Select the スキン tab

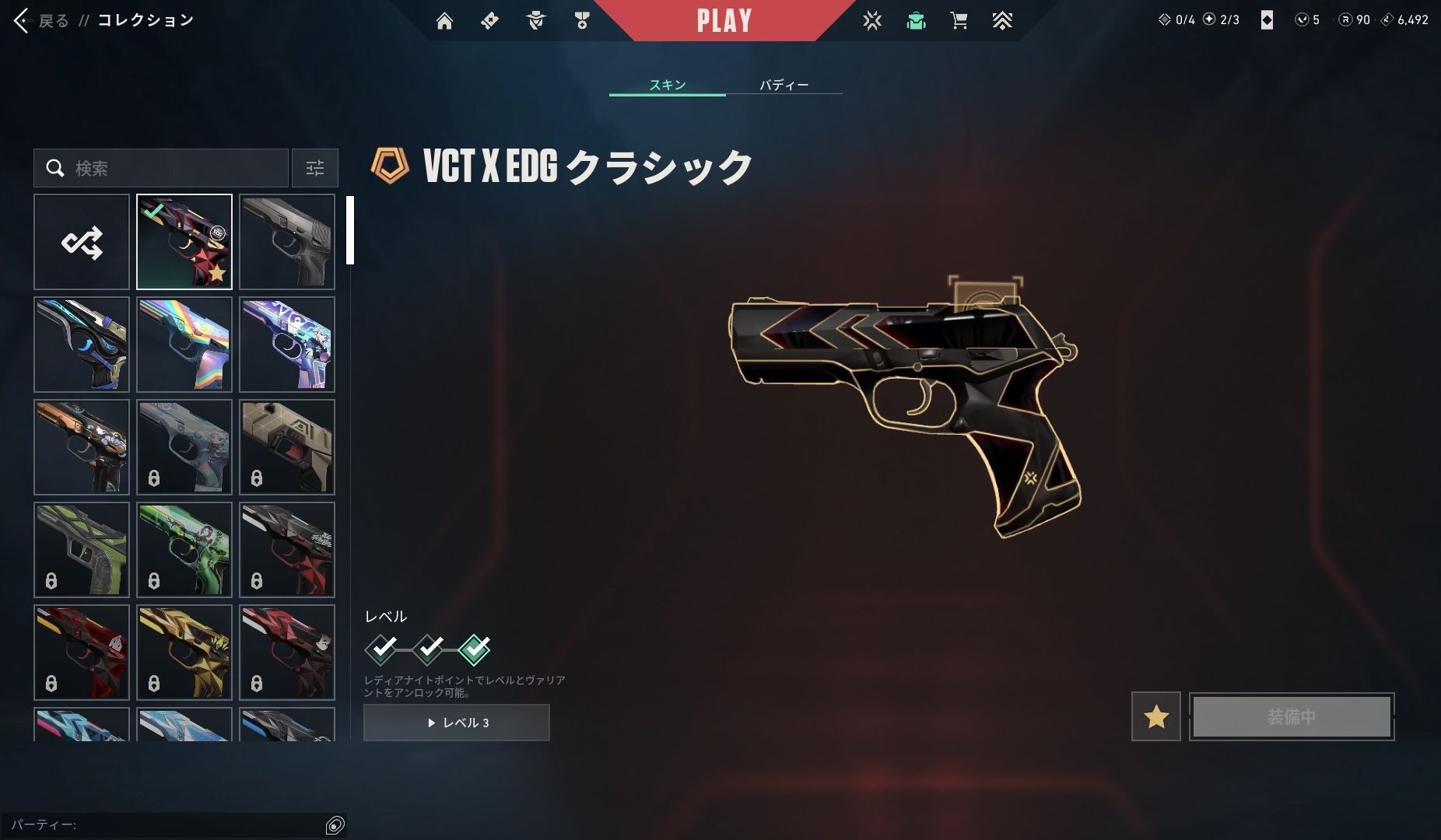coord(667,85)
